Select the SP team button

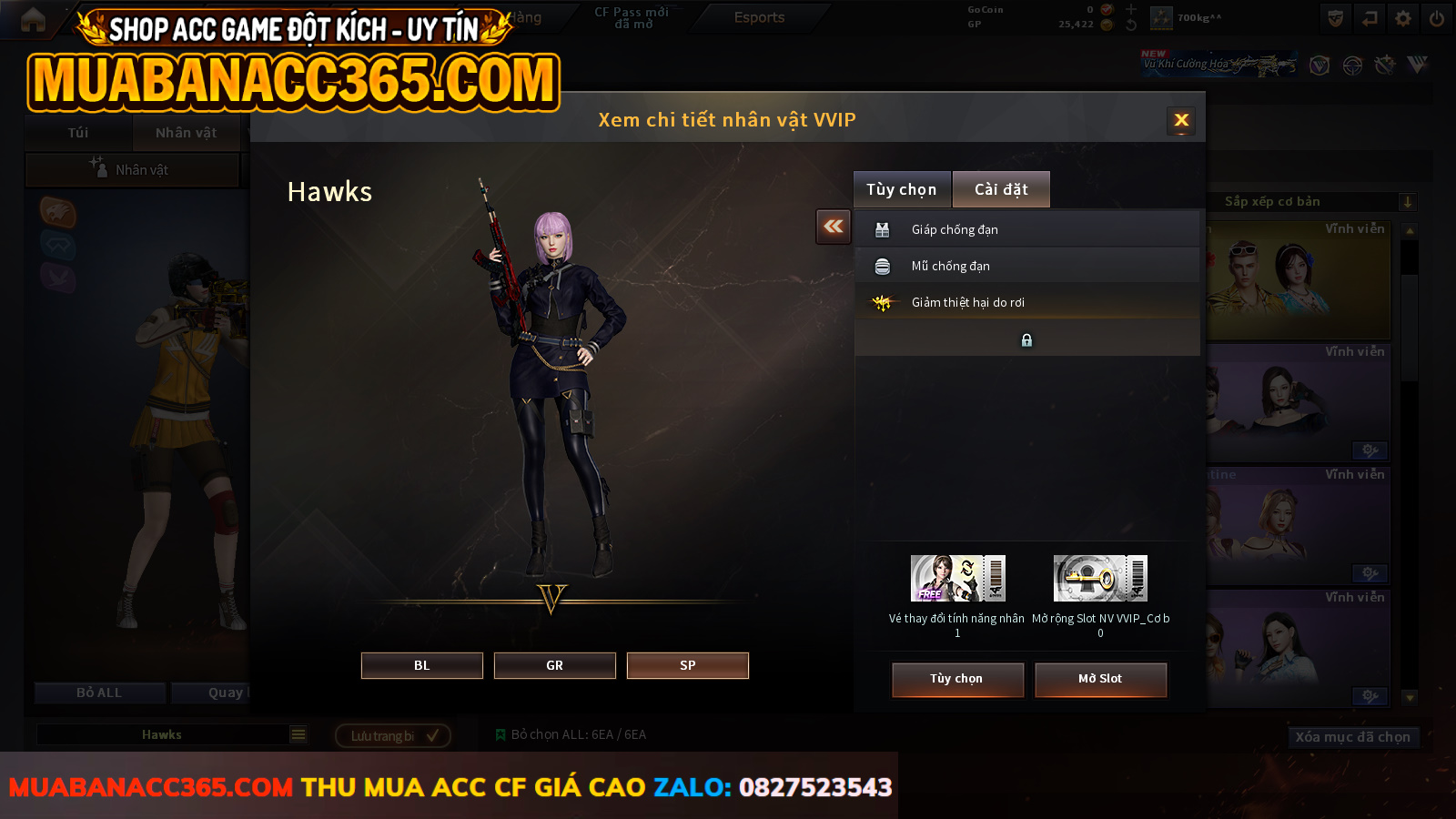(x=687, y=665)
